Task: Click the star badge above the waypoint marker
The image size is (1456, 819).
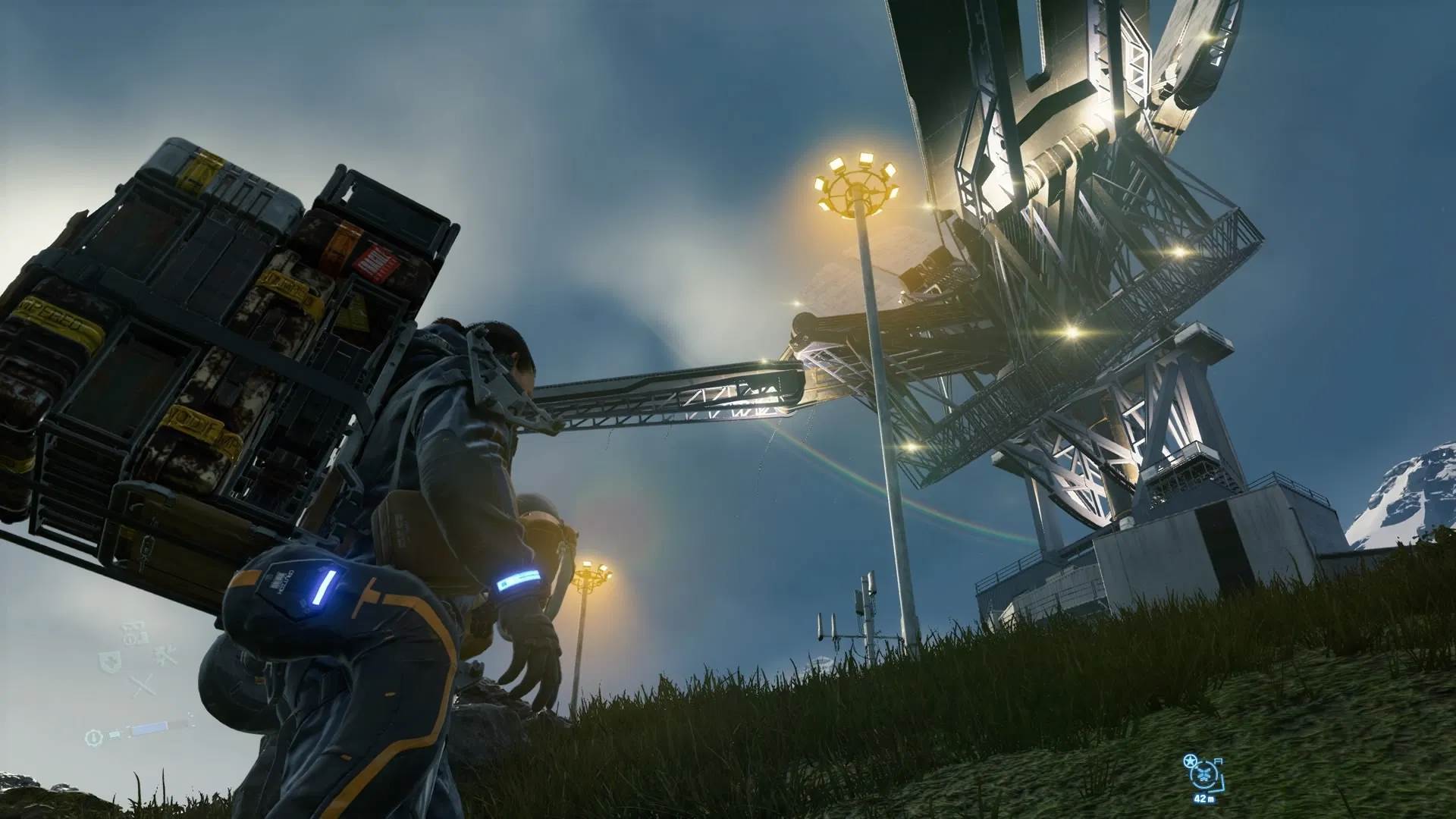Action: tap(1190, 761)
